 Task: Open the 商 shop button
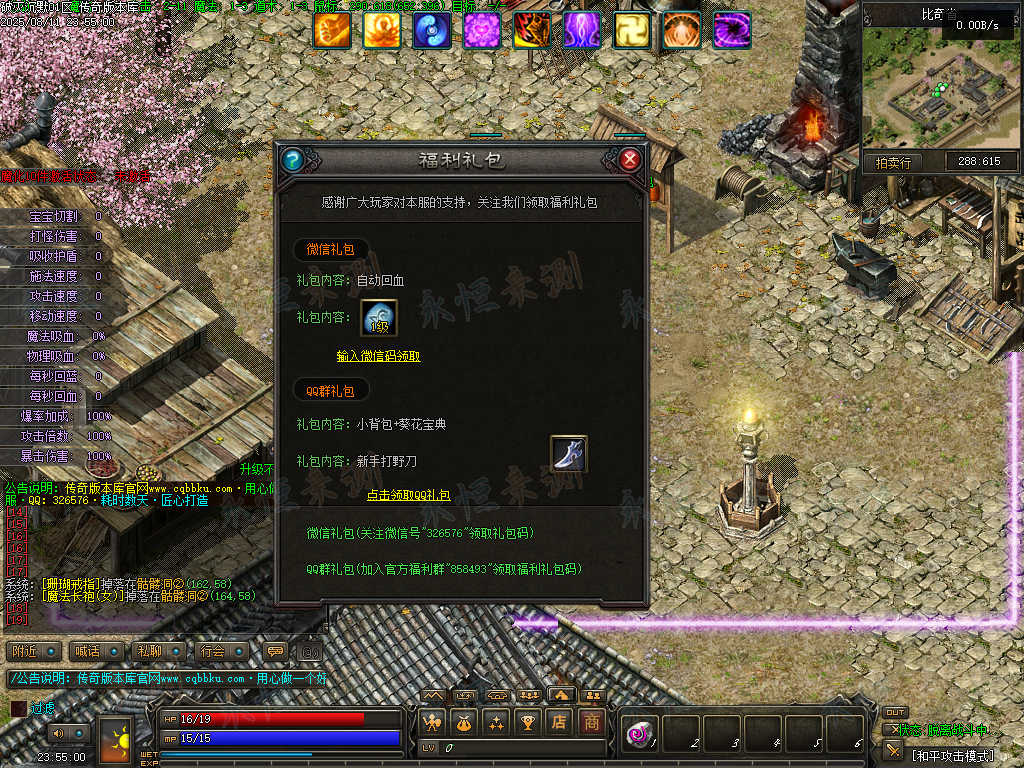click(x=593, y=722)
